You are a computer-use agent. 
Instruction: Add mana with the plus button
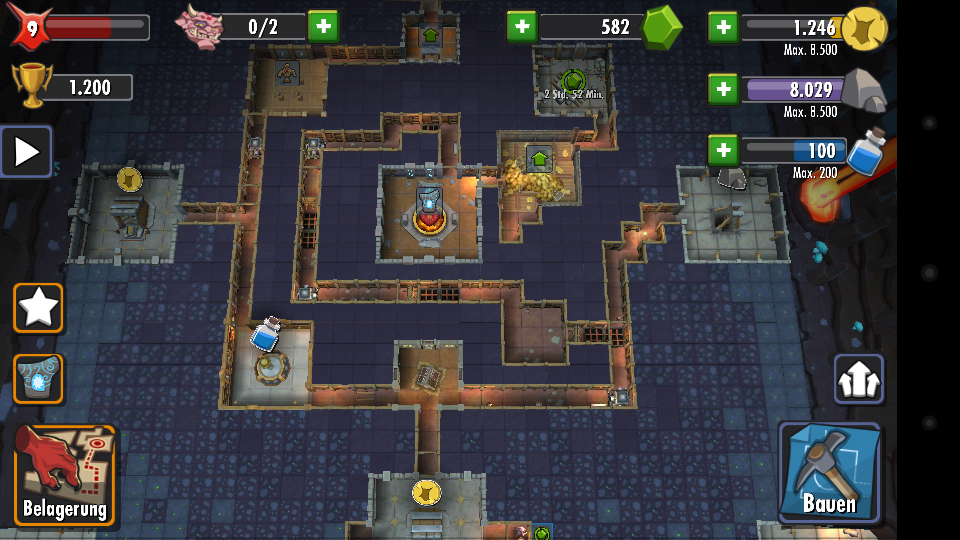[723, 151]
